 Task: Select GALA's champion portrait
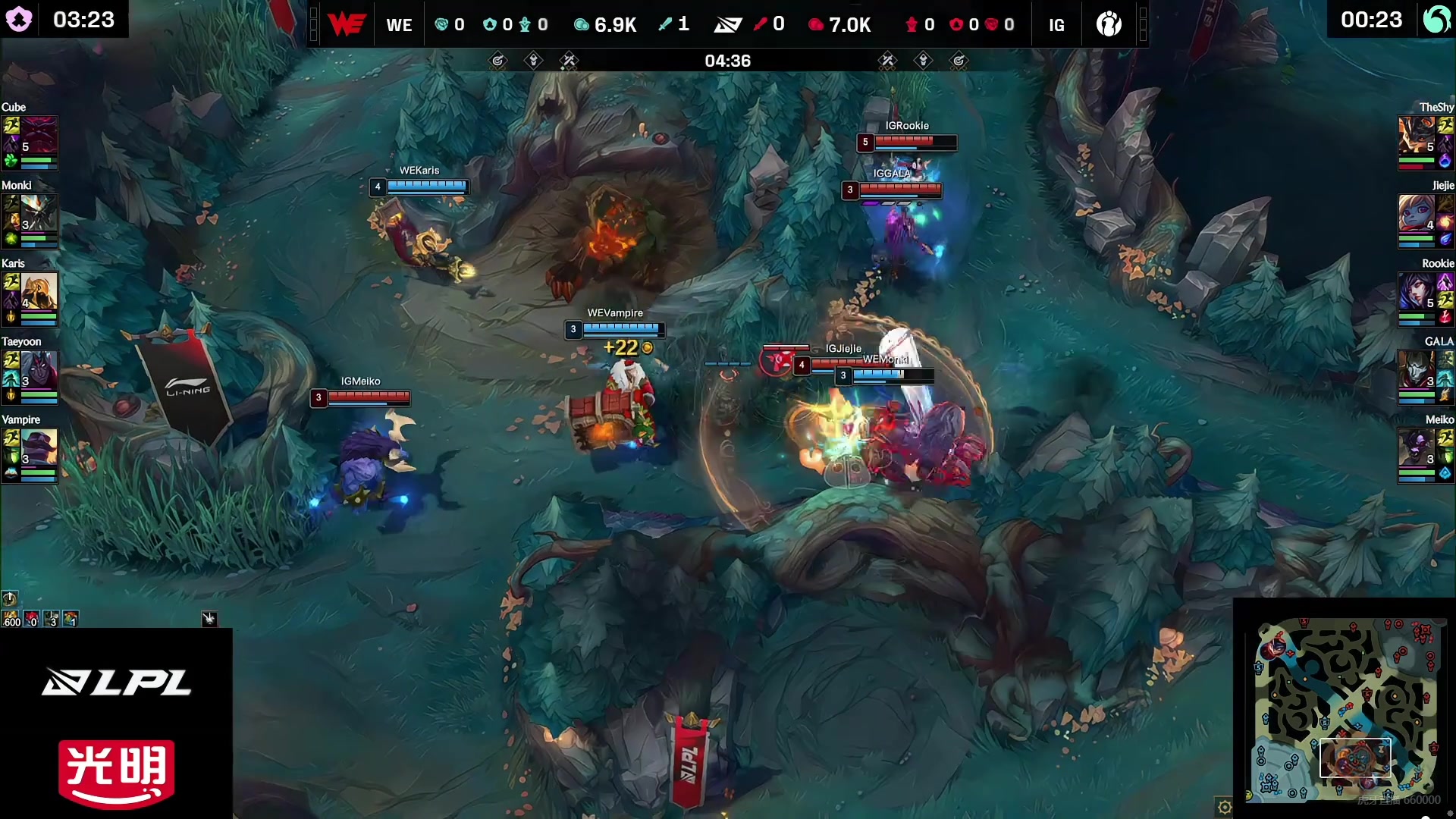(1417, 369)
